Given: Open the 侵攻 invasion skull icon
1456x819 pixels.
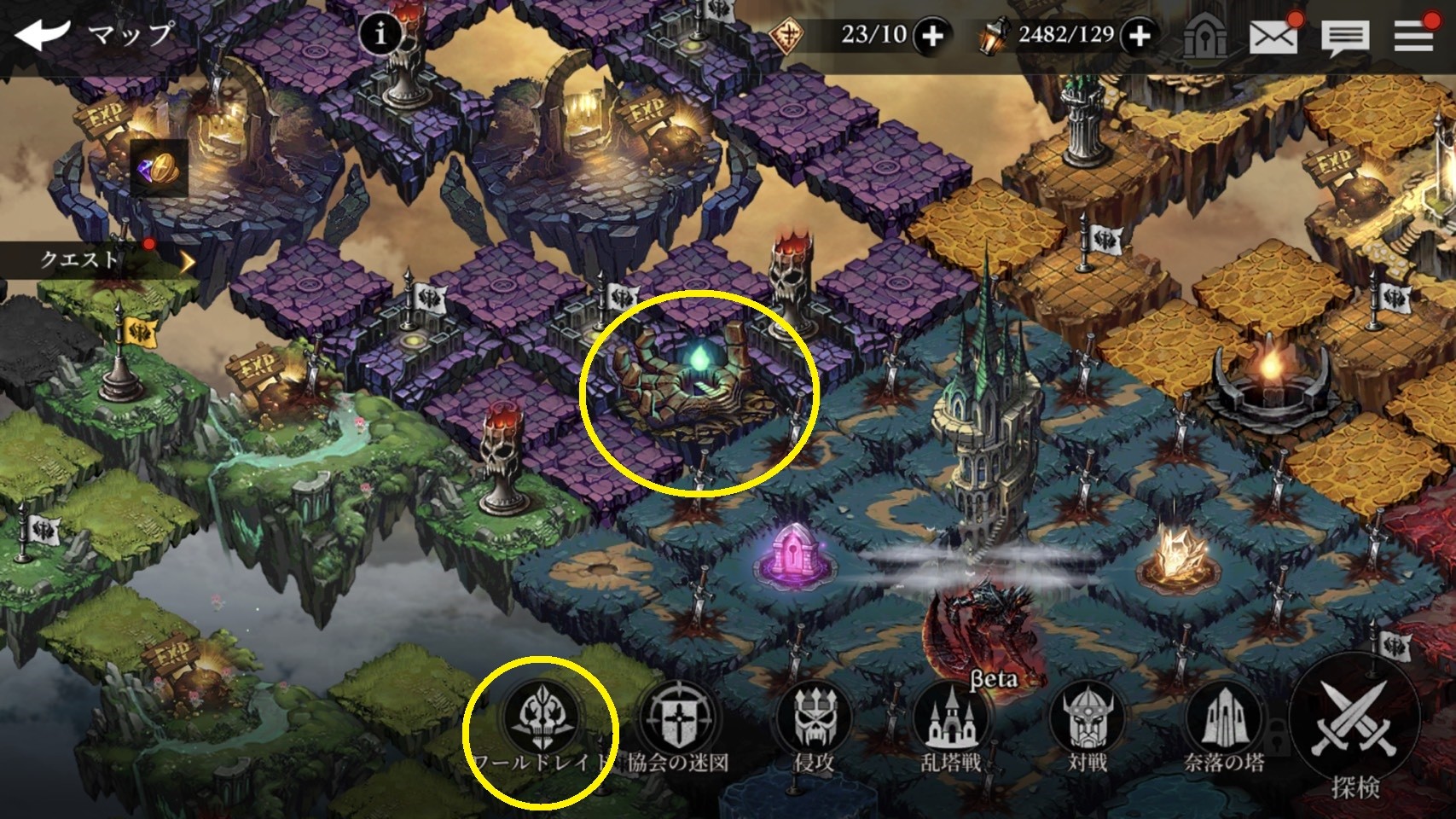Looking at the screenshot, I should [x=815, y=717].
